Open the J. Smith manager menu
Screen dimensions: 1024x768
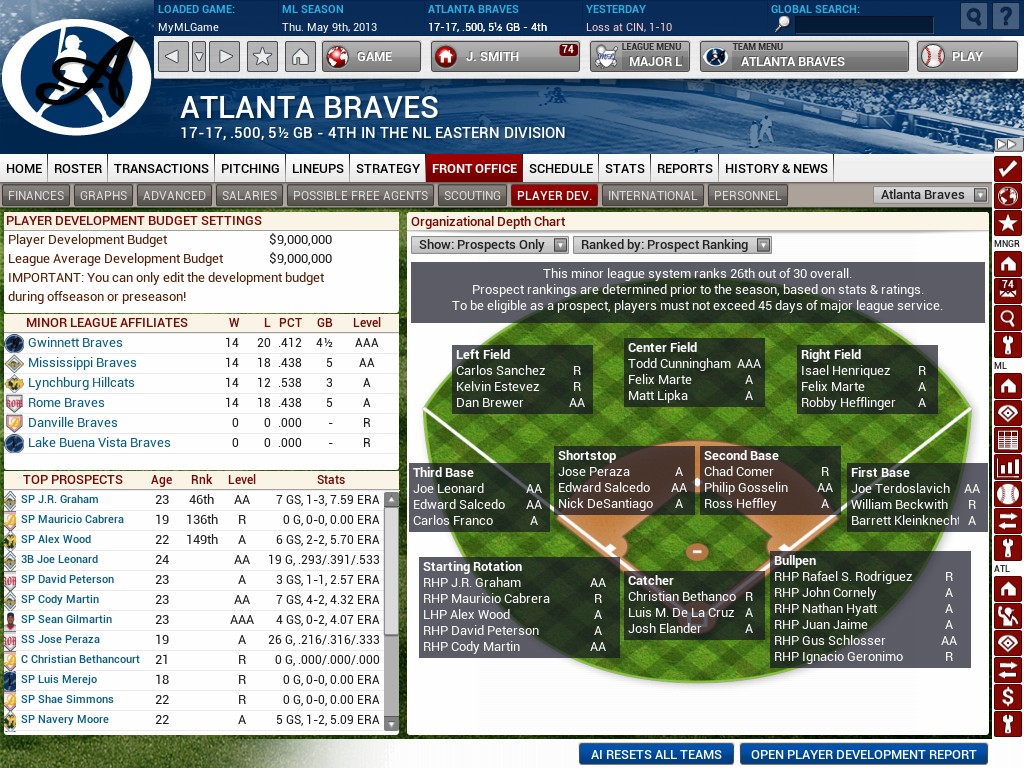tap(506, 56)
